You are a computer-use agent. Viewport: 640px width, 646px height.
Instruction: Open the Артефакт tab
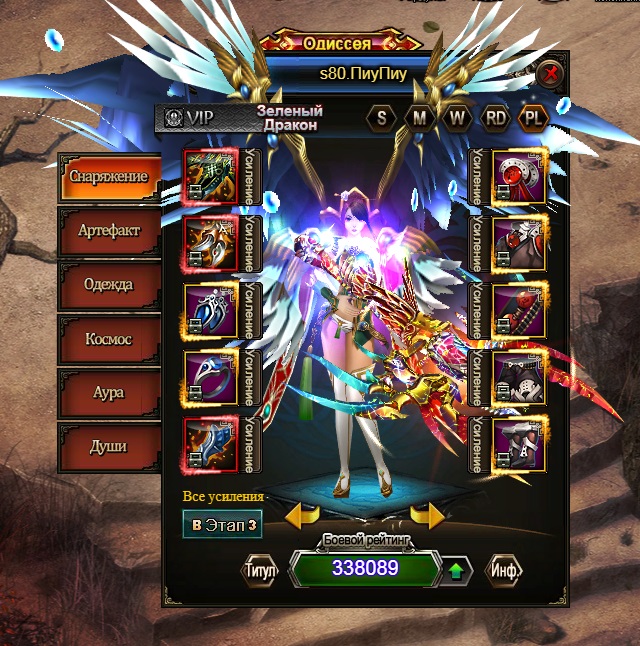tap(108, 231)
